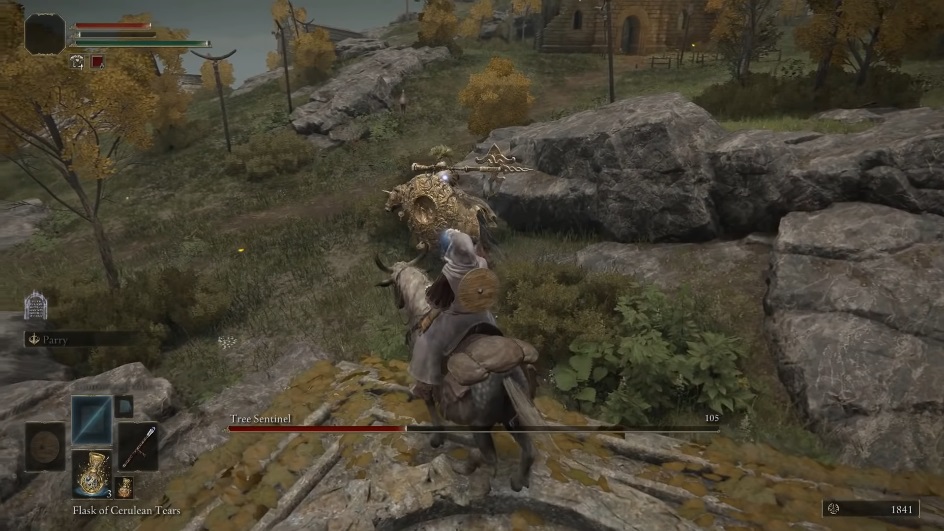944x531 pixels.
Task: Click the small next-spell slot icon
Action: pos(124,406)
